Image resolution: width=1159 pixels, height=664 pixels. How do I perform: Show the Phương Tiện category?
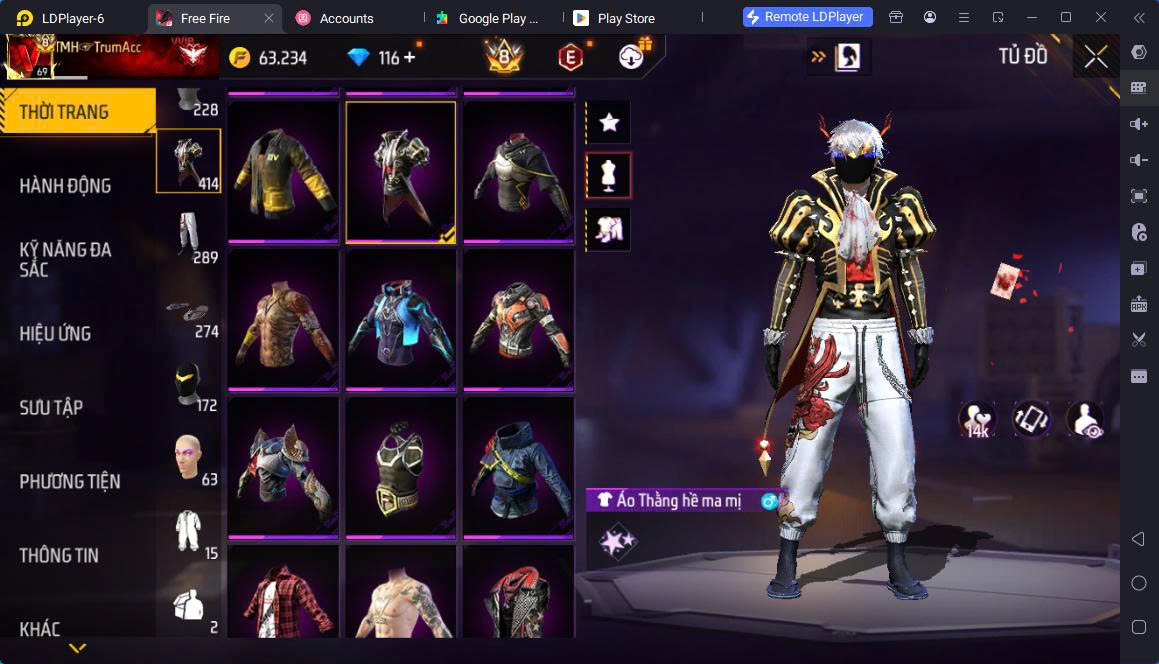point(70,481)
